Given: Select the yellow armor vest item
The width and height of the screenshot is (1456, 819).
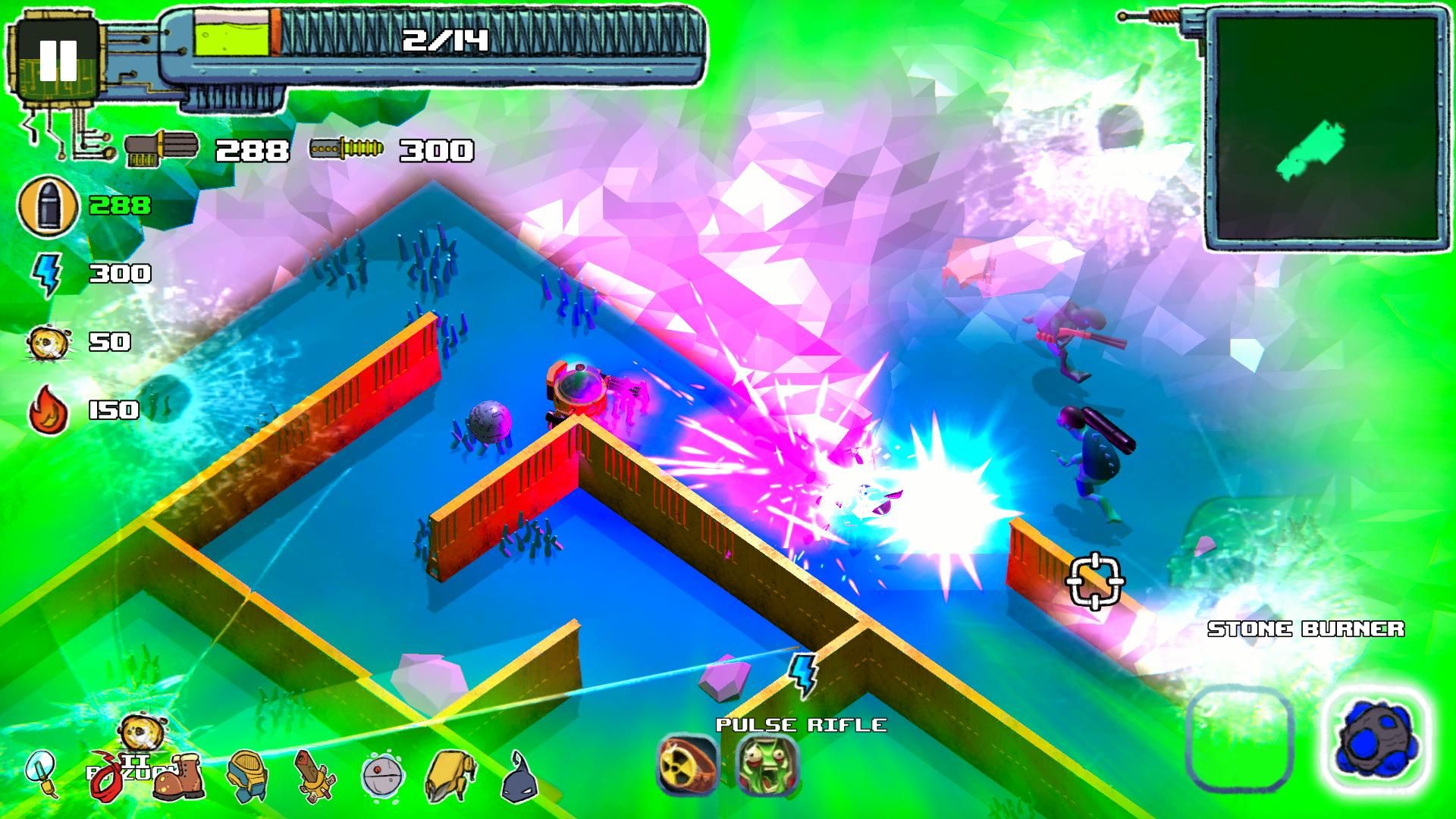Looking at the screenshot, I should [246, 776].
